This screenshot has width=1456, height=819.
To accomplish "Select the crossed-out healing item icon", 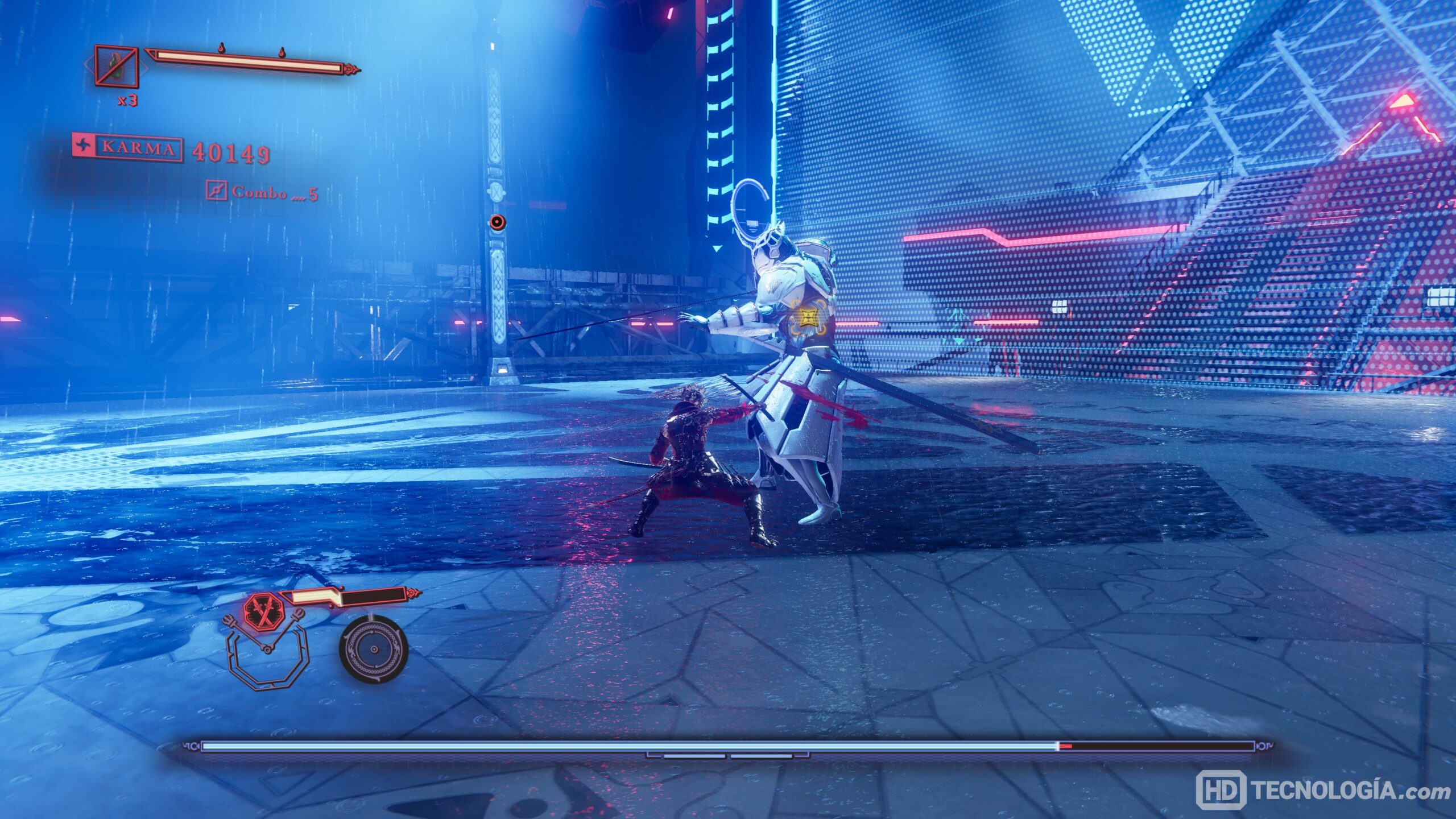I will (117, 66).
